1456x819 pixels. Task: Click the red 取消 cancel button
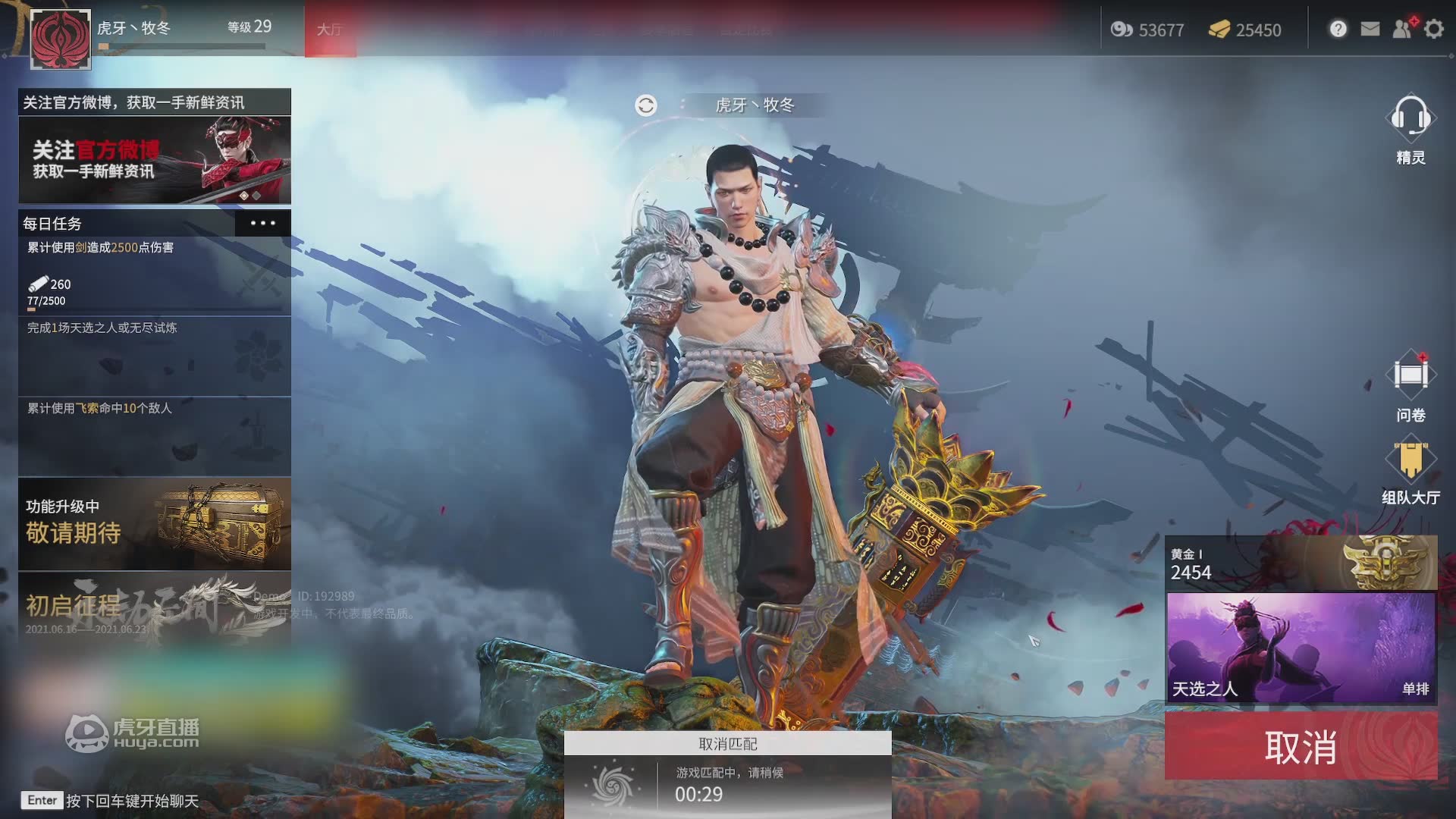(1301, 747)
